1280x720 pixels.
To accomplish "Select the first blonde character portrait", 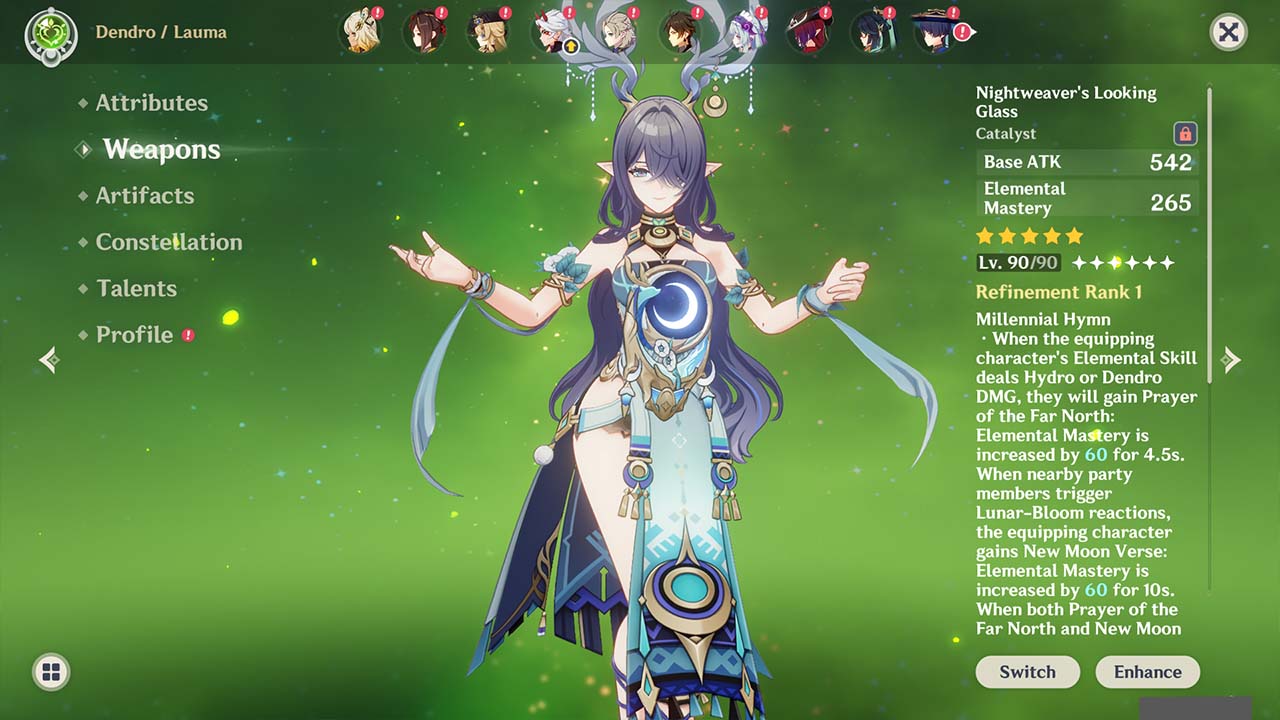I will click(x=360, y=30).
